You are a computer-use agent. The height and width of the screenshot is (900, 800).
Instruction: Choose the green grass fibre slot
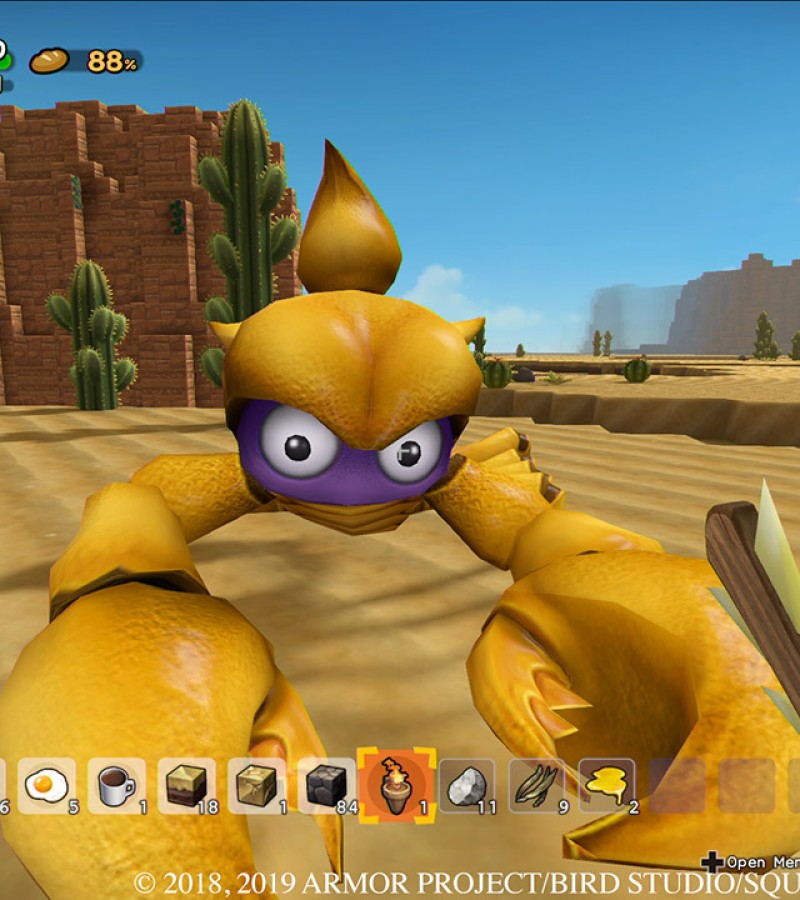(537, 785)
